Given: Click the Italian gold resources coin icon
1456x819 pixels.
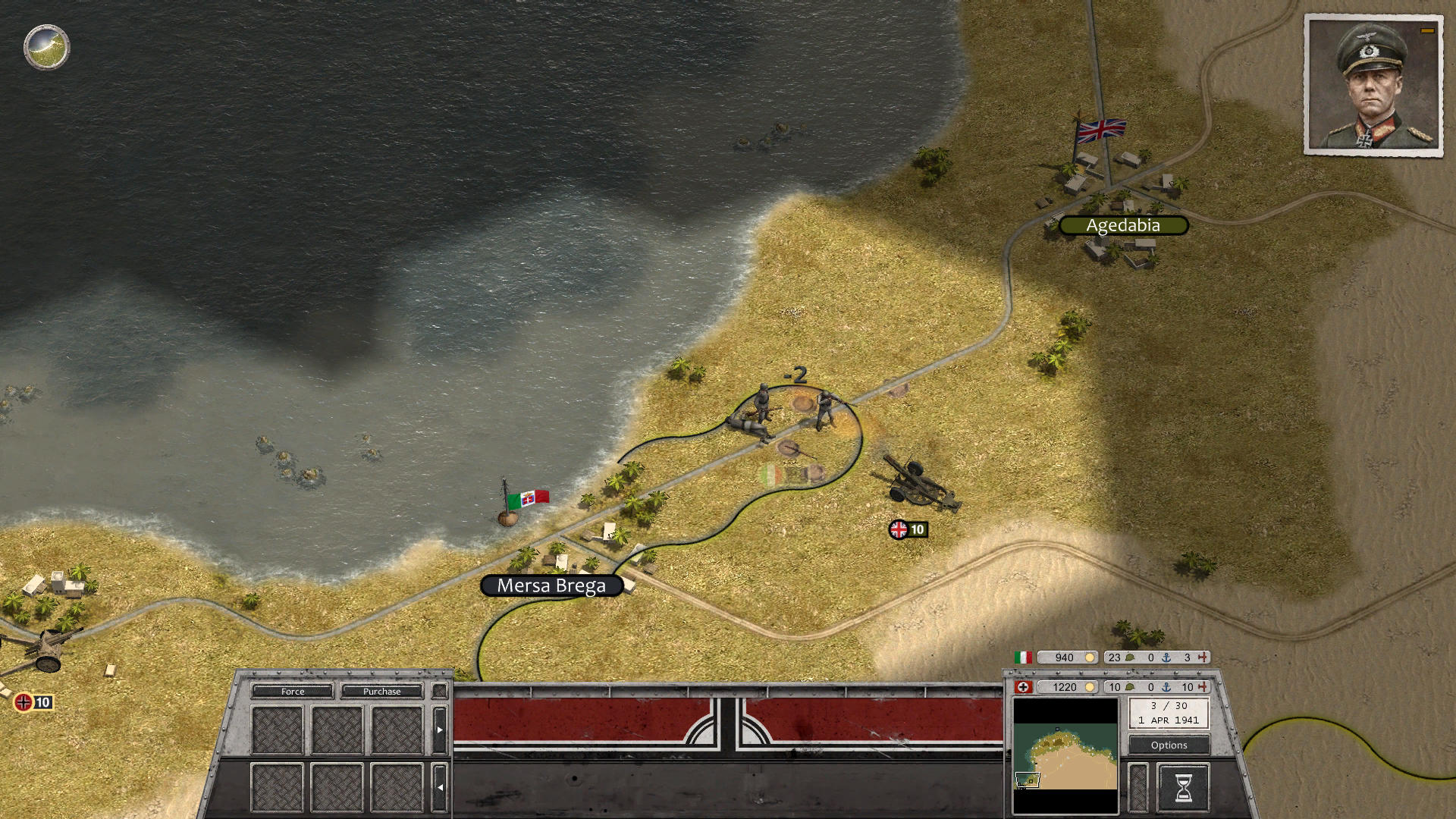Looking at the screenshot, I should click(1090, 657).
